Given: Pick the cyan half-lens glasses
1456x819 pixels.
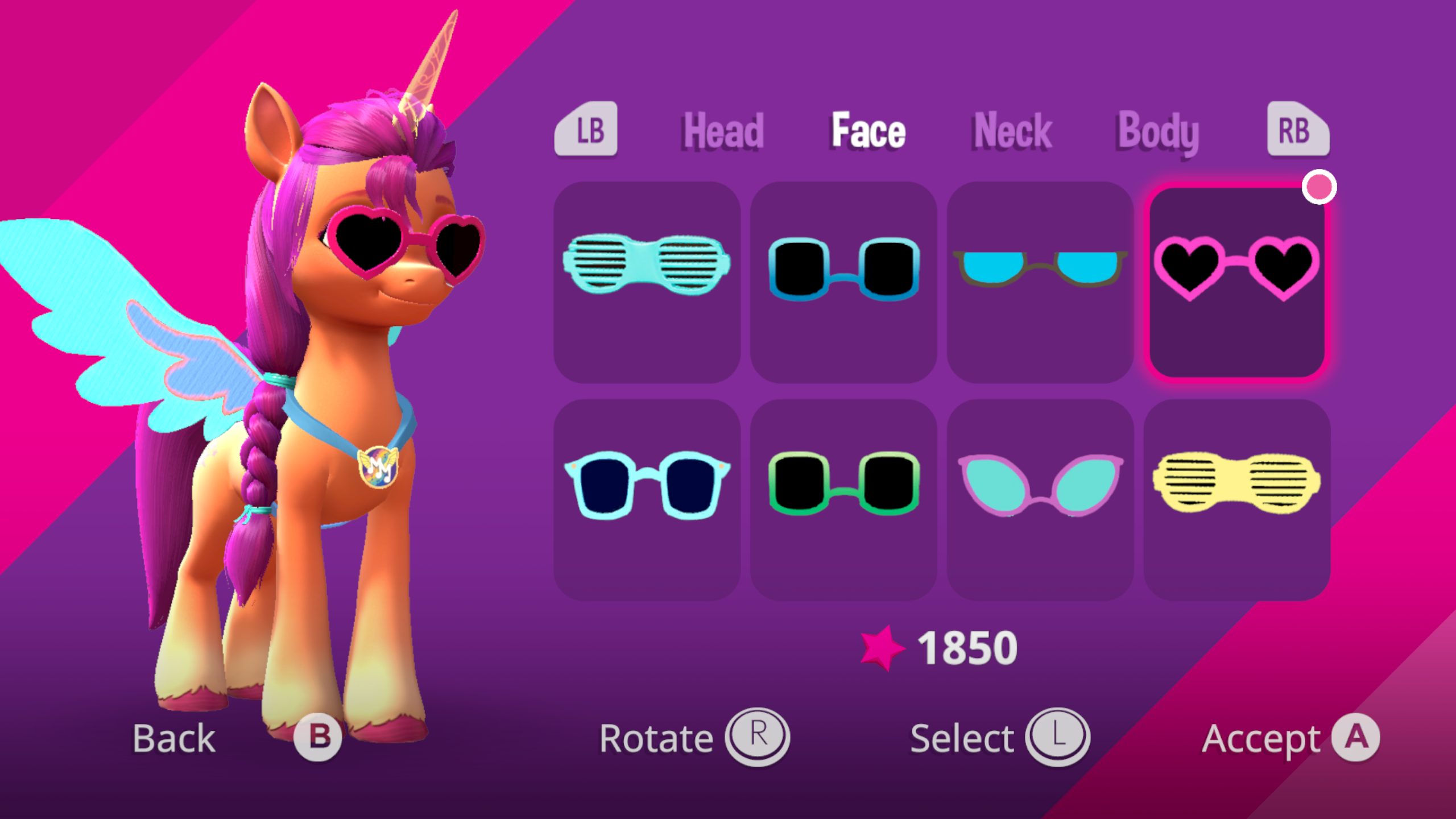Looking at the screenshot, I should [x=1040, y=282].
